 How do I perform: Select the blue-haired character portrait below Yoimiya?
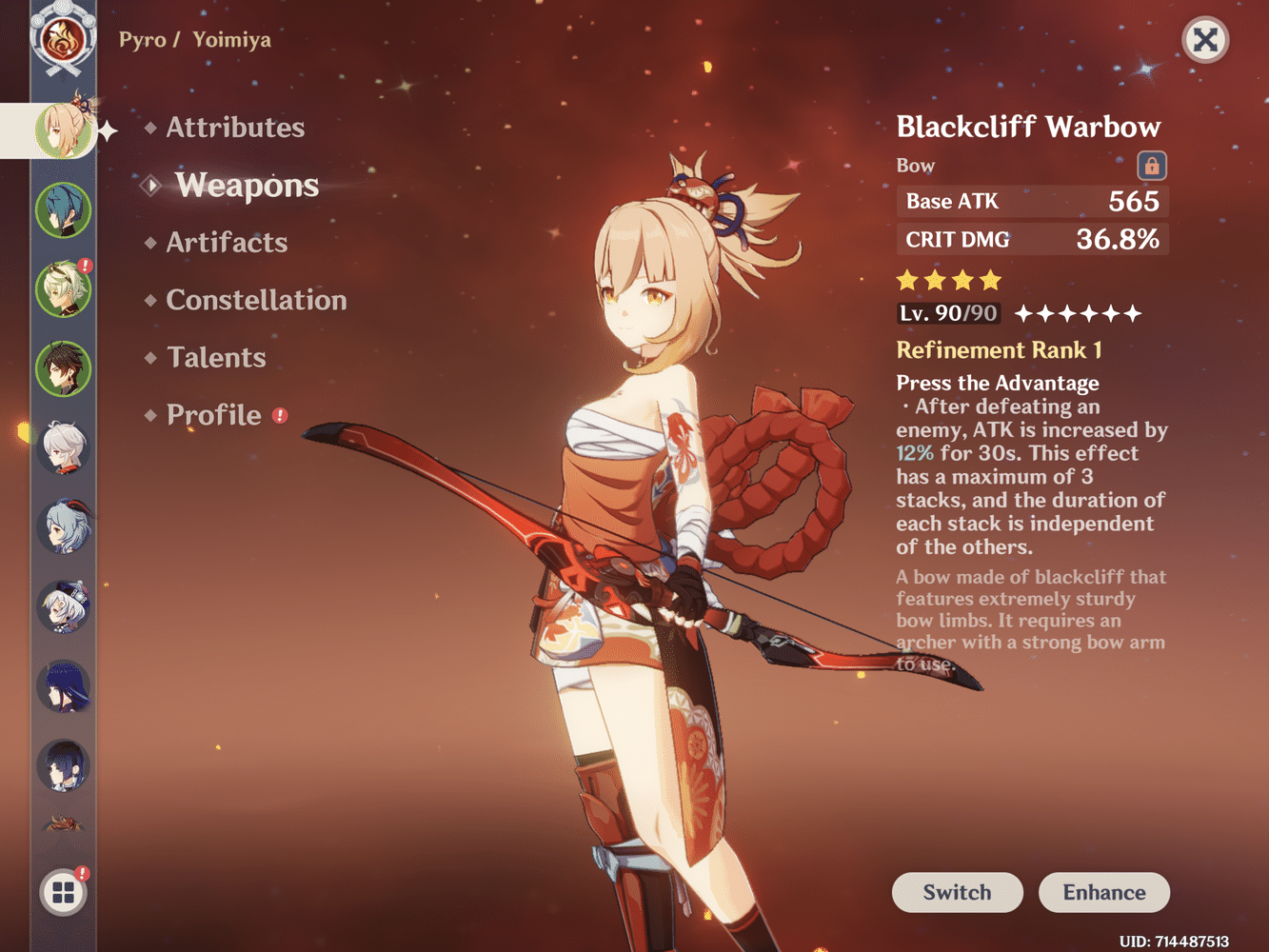tap(64, 208)
